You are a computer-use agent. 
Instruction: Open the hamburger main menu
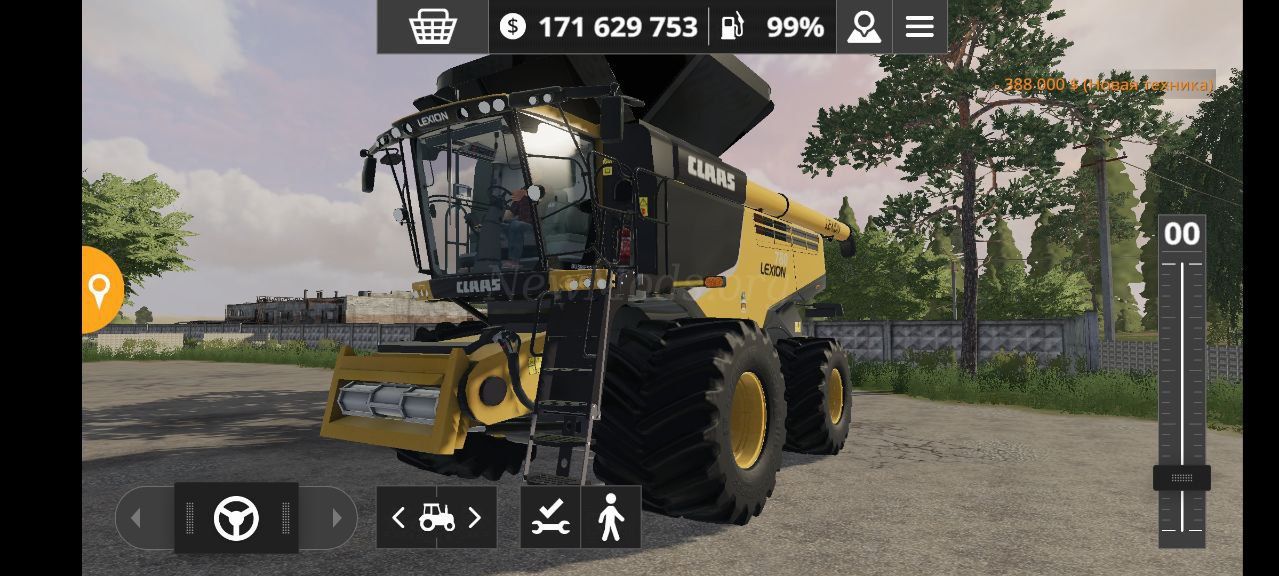[920, 27]
